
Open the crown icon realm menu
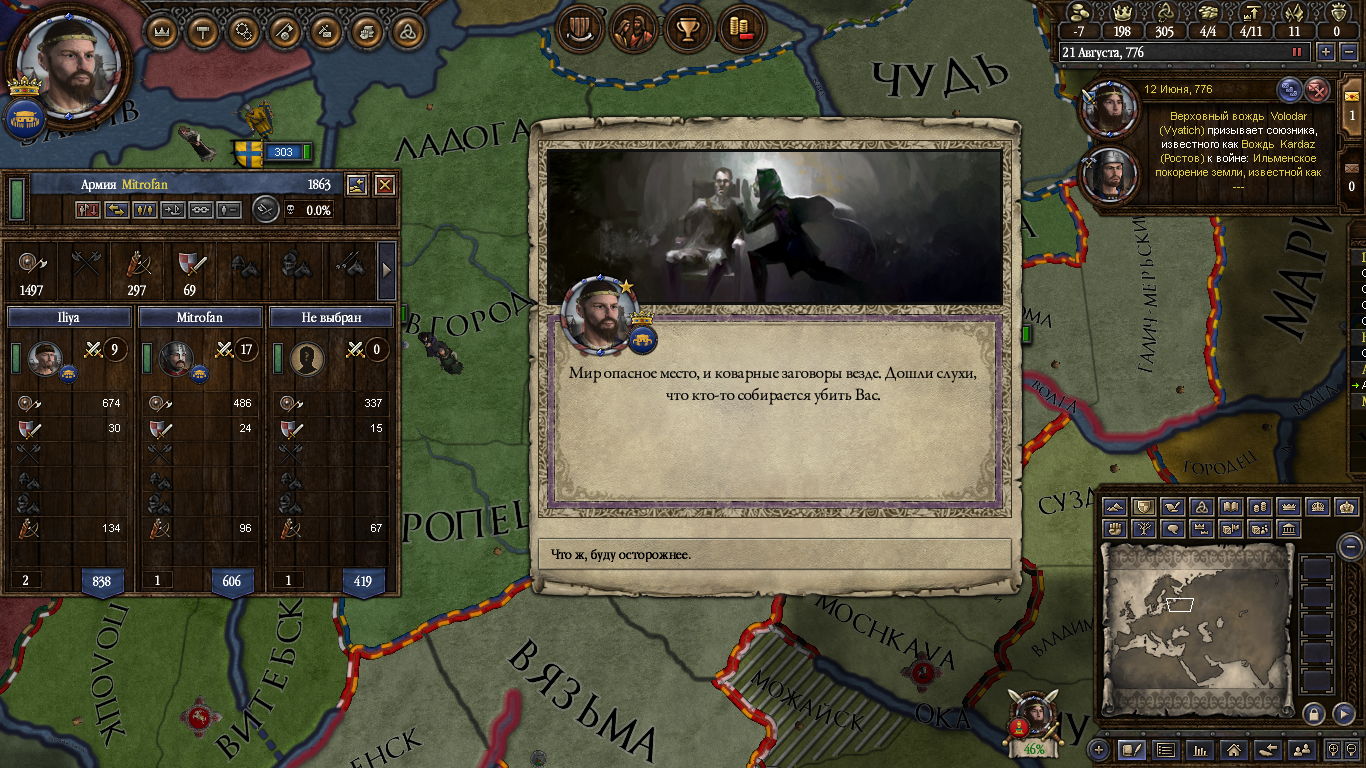(162, 31)
